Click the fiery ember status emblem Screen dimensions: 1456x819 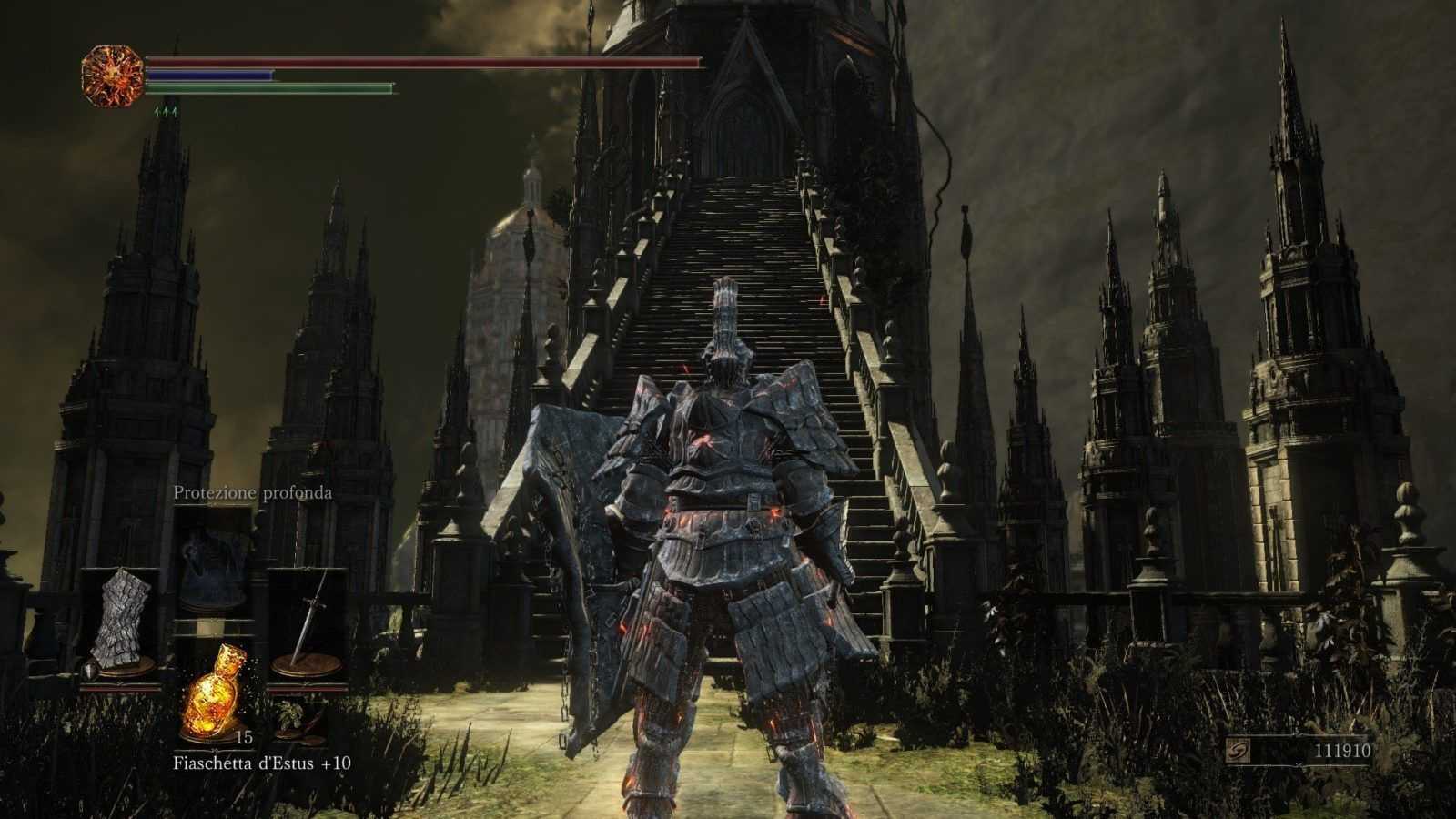click(x=113, y=76)
